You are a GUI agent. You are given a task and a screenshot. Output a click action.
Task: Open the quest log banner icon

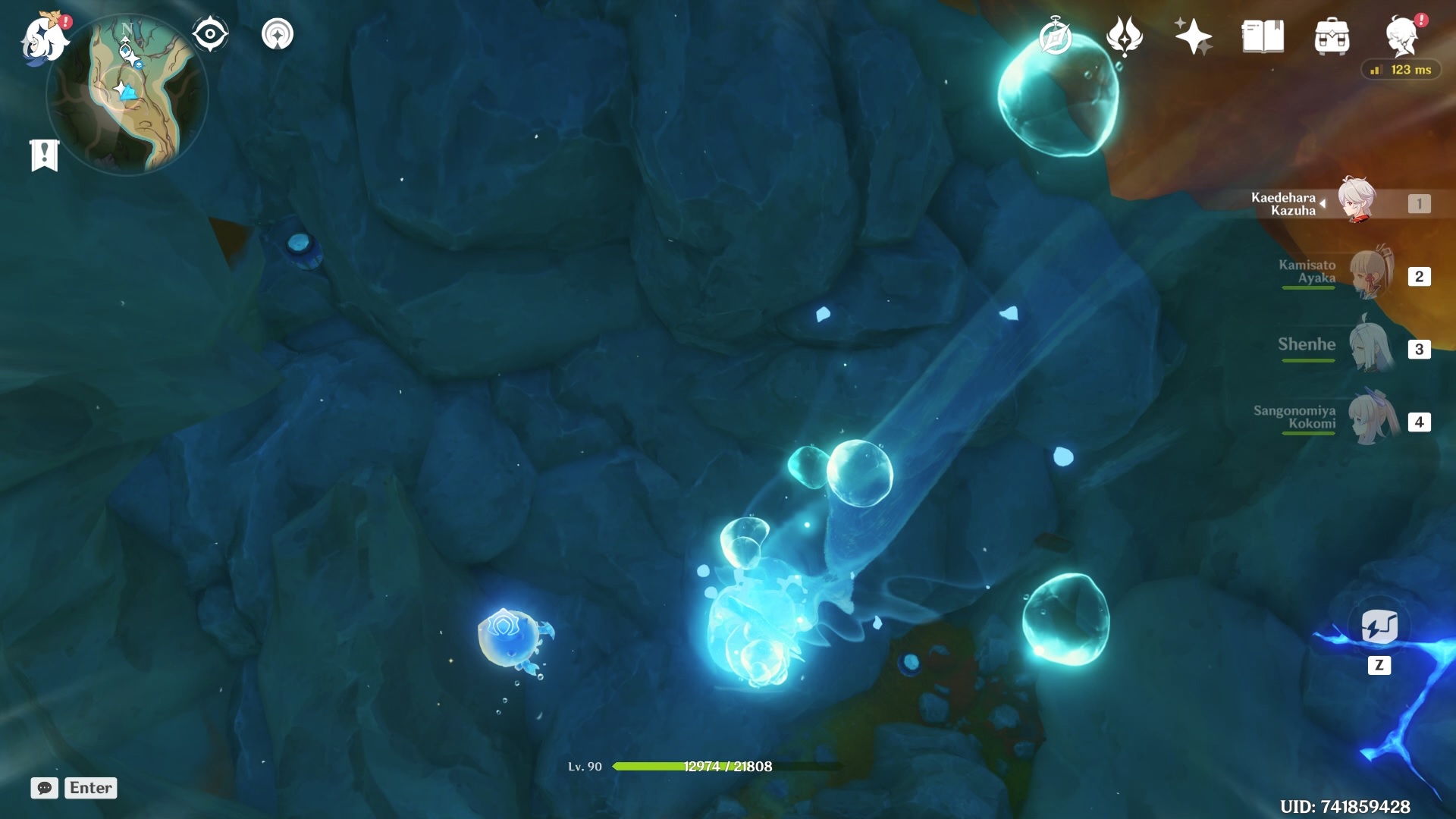(x=44, y=155)
